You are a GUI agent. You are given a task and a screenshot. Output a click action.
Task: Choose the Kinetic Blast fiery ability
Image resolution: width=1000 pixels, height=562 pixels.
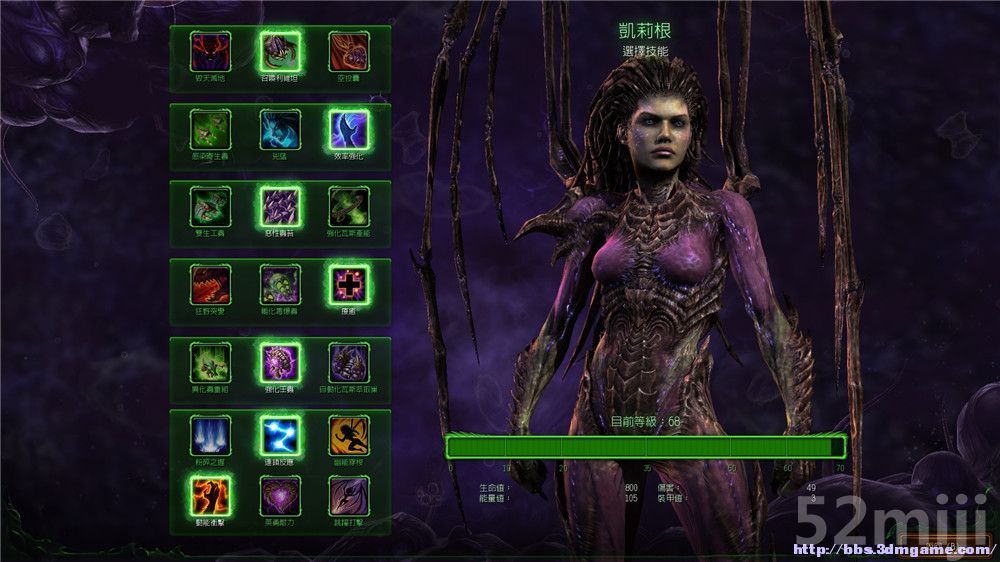[210, 495]
